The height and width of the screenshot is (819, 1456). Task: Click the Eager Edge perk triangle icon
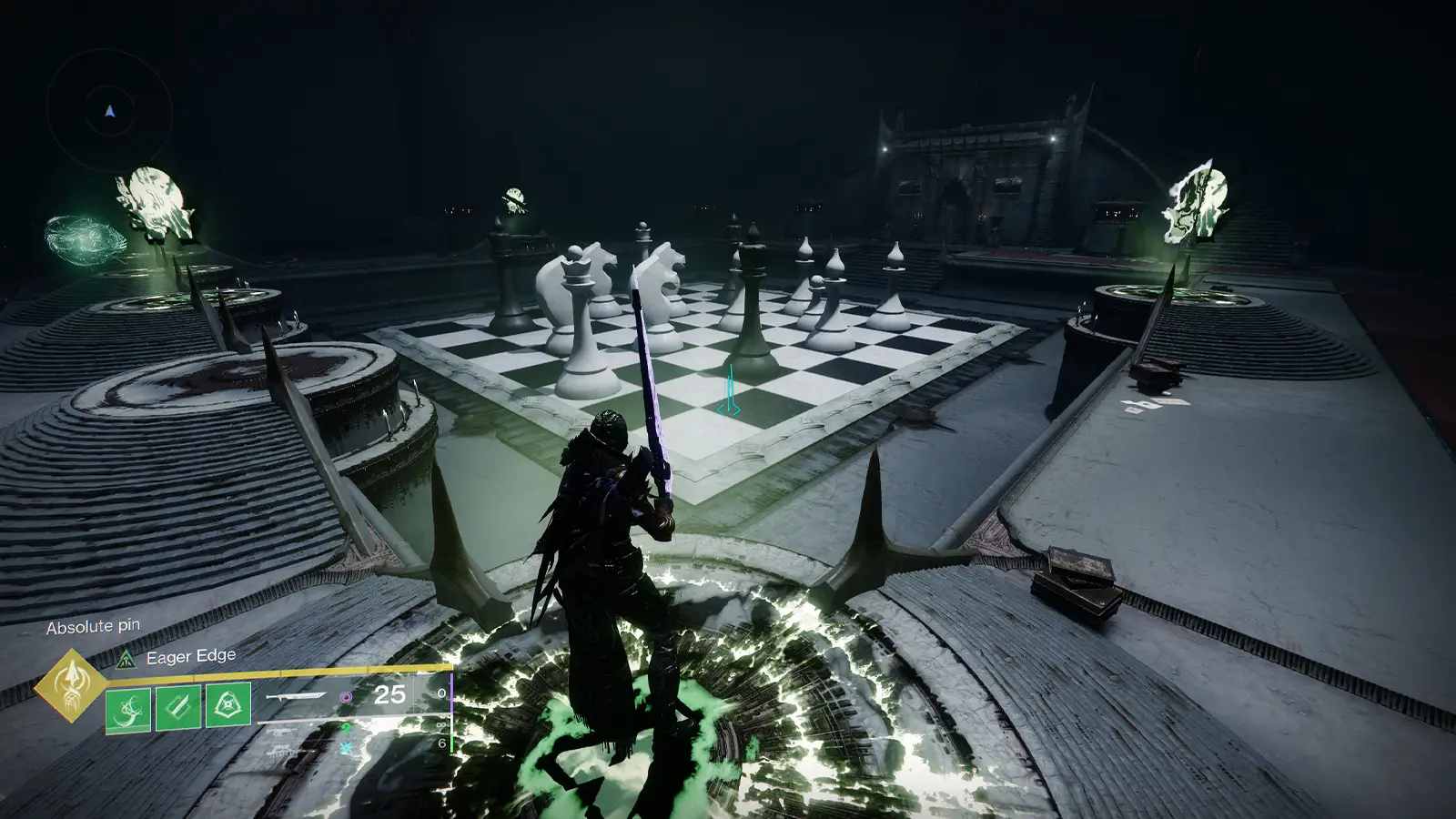click(126, 659)
